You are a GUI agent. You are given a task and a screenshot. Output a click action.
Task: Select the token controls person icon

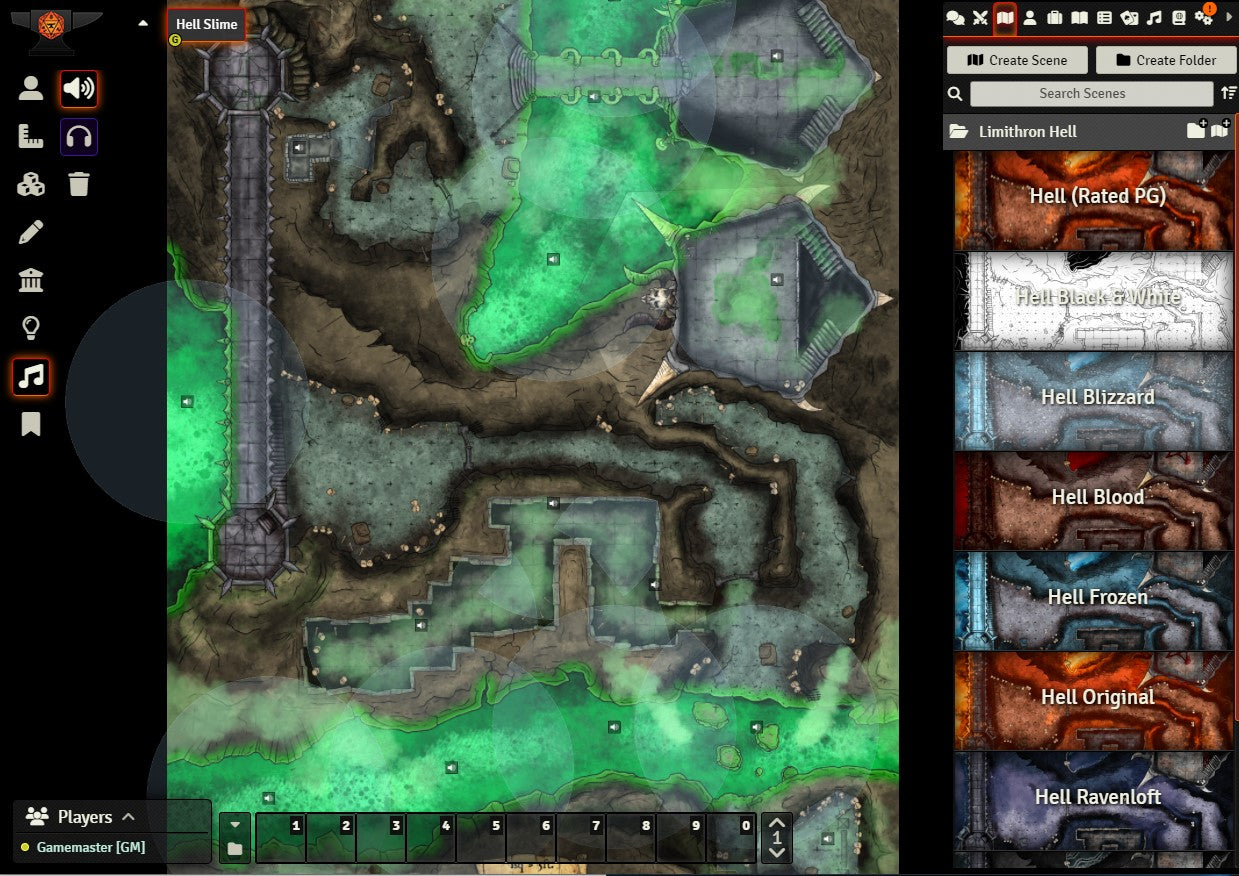pos(31,89)
